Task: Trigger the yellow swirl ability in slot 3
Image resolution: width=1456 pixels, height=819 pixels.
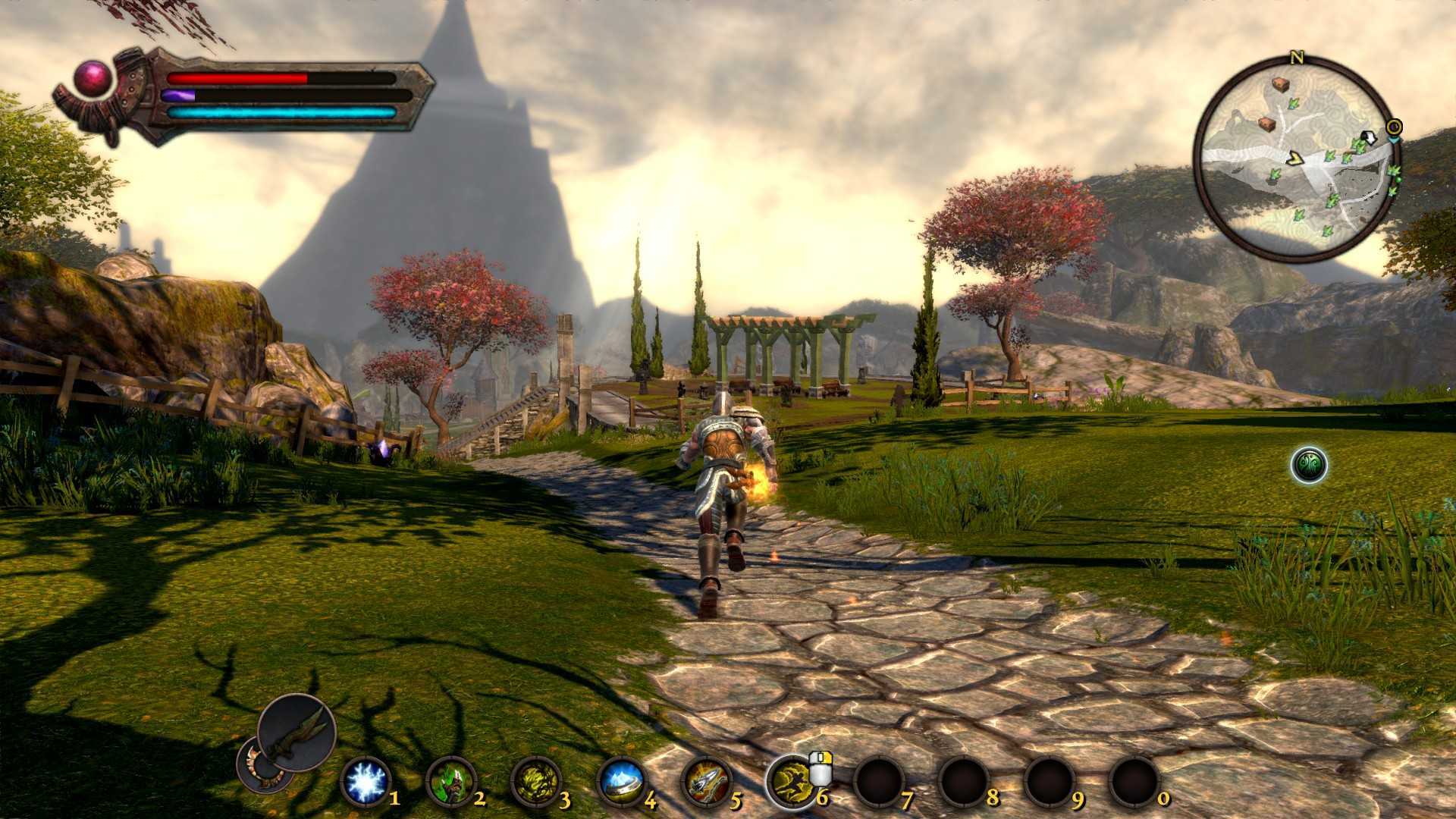Action: 536,782
